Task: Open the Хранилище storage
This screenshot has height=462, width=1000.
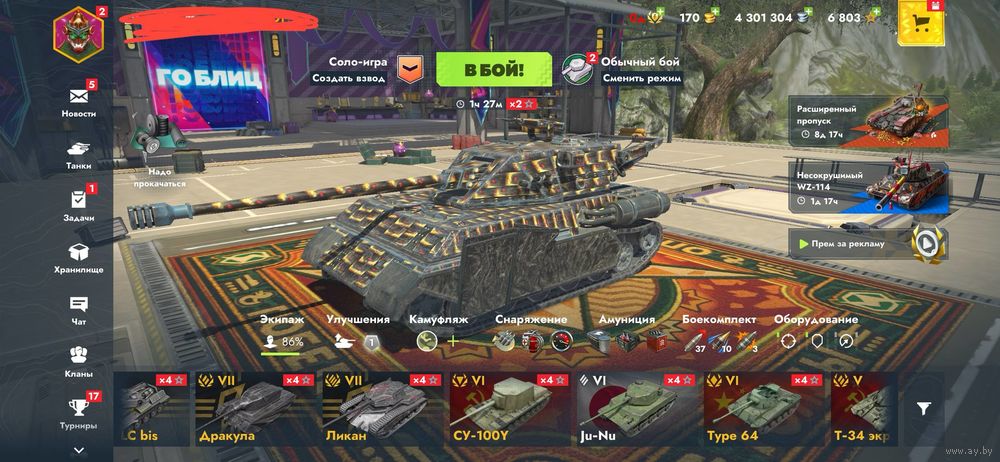Action: click(79, 258)
